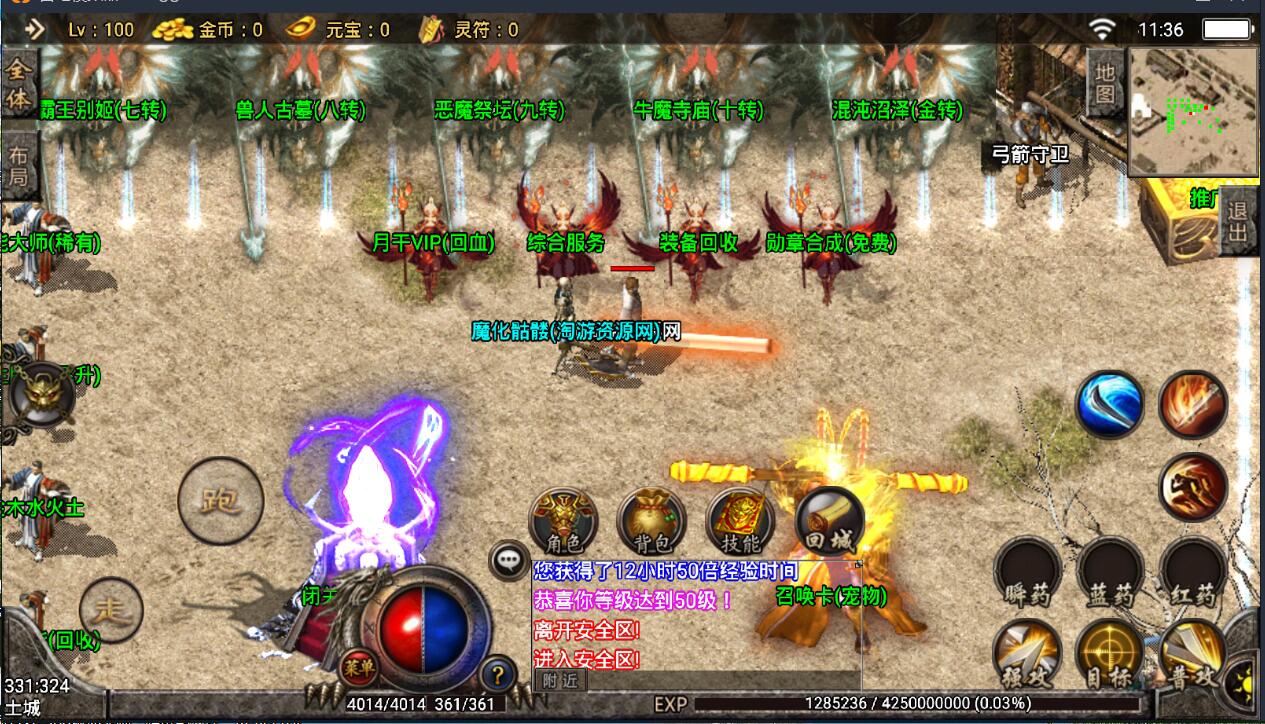Use the 回城 return-to-town scroll
The width and height of the screenshot is (1265, 724).
pyautogui.click(x=829, y=521)
